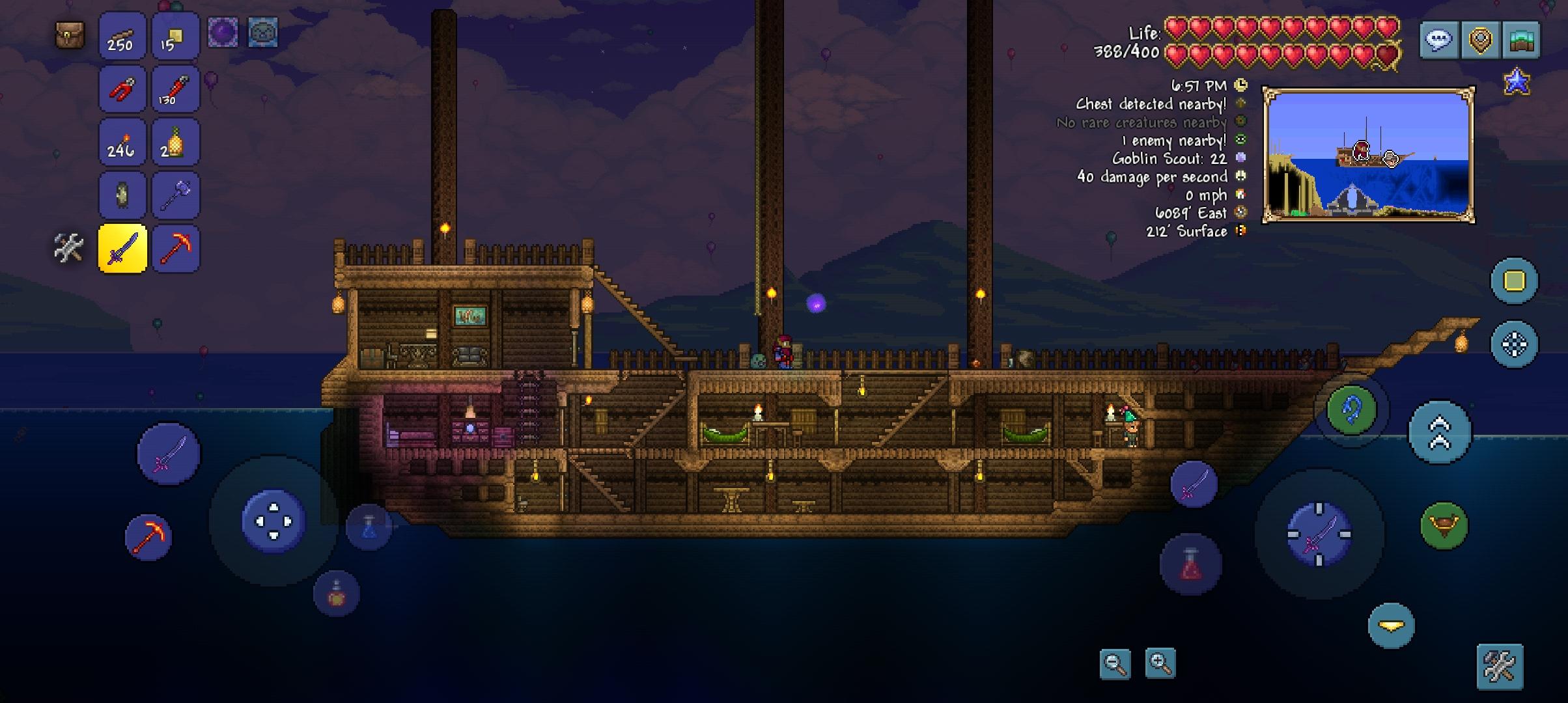This screenshot has height=703, width=1568.
Task: Open the chat speech bubble
Action: click(1438, 40)
